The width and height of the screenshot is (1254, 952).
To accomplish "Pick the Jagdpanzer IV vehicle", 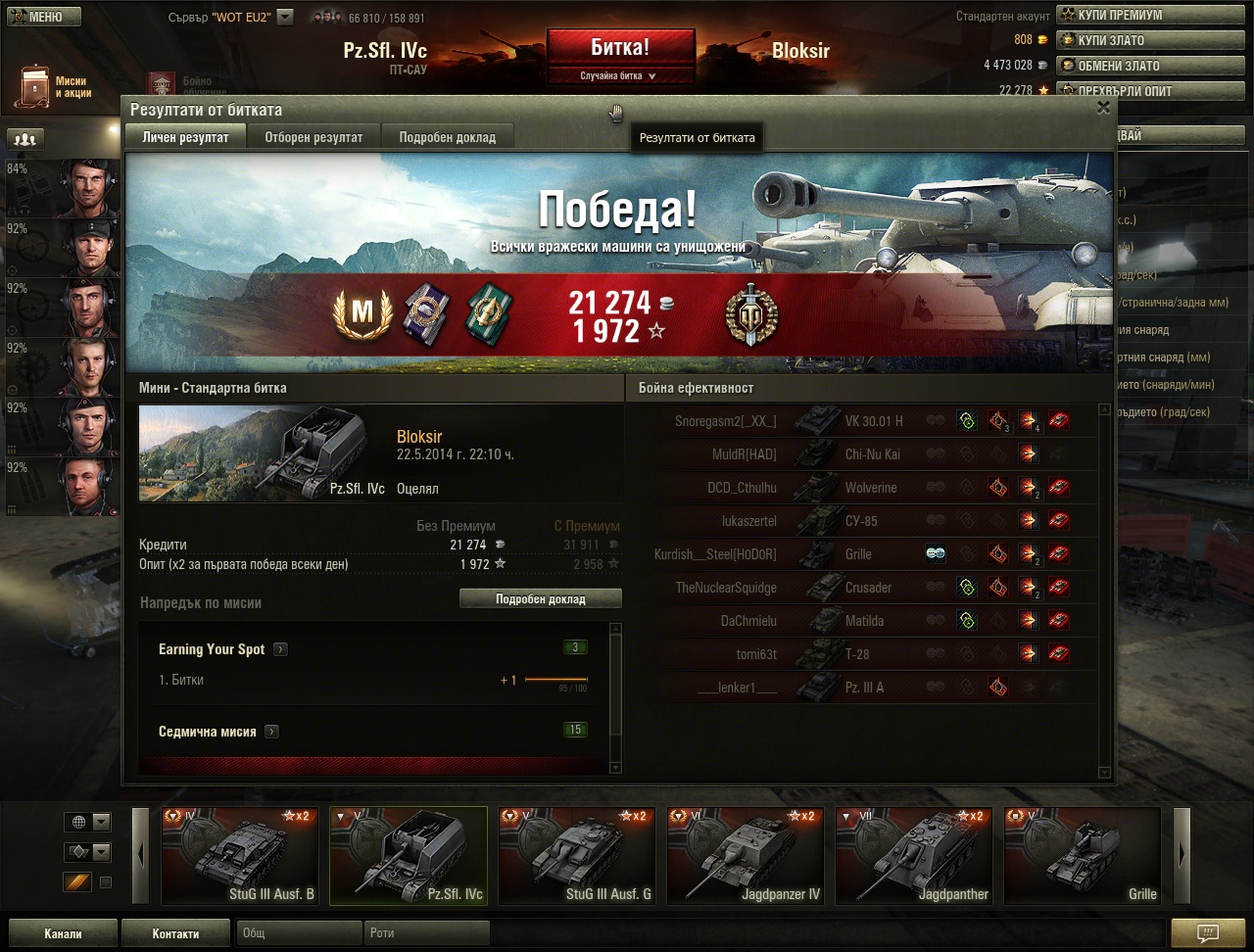I will tap(745, 855).
